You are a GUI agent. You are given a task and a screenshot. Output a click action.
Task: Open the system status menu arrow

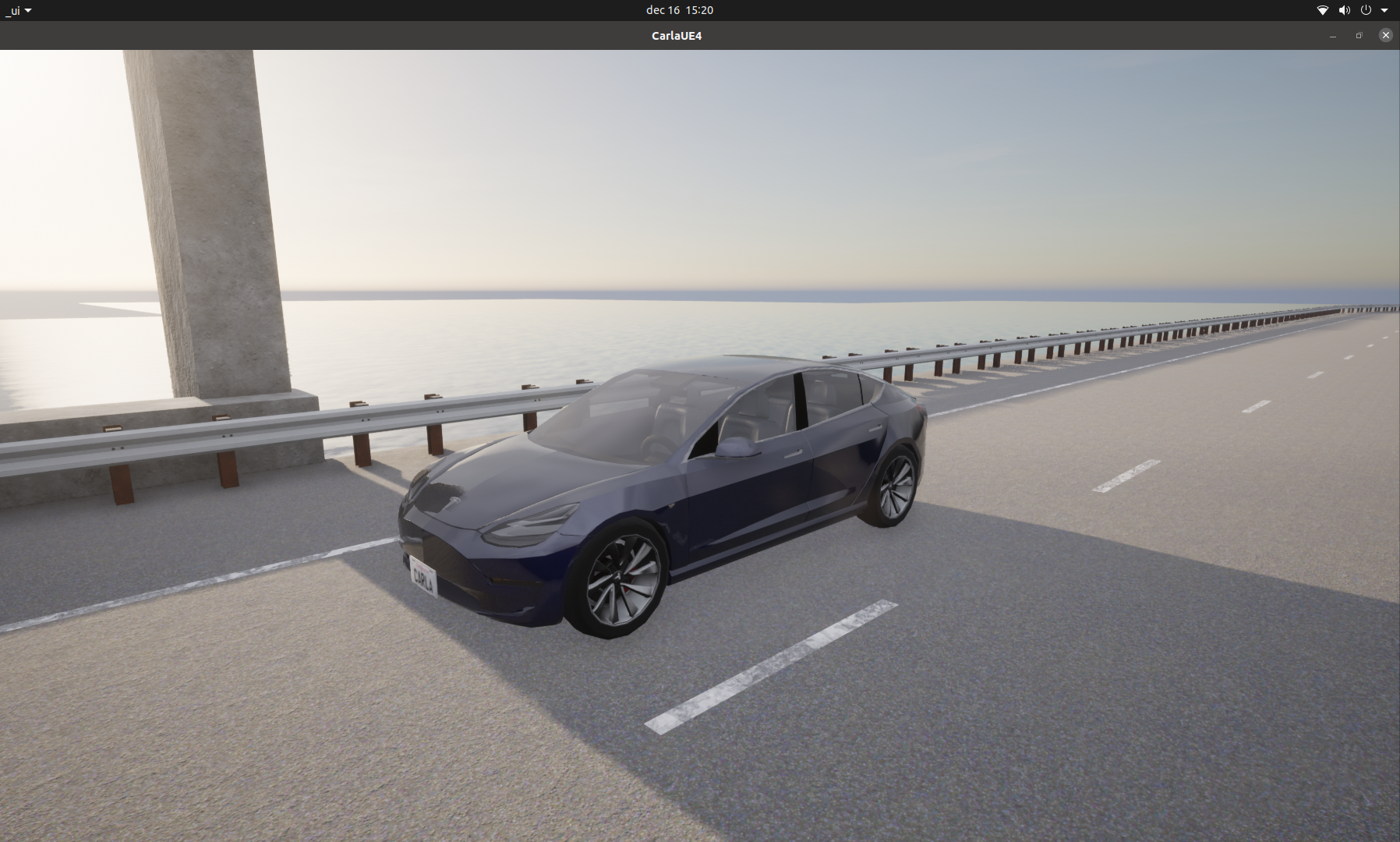(x=1385, y=10)
